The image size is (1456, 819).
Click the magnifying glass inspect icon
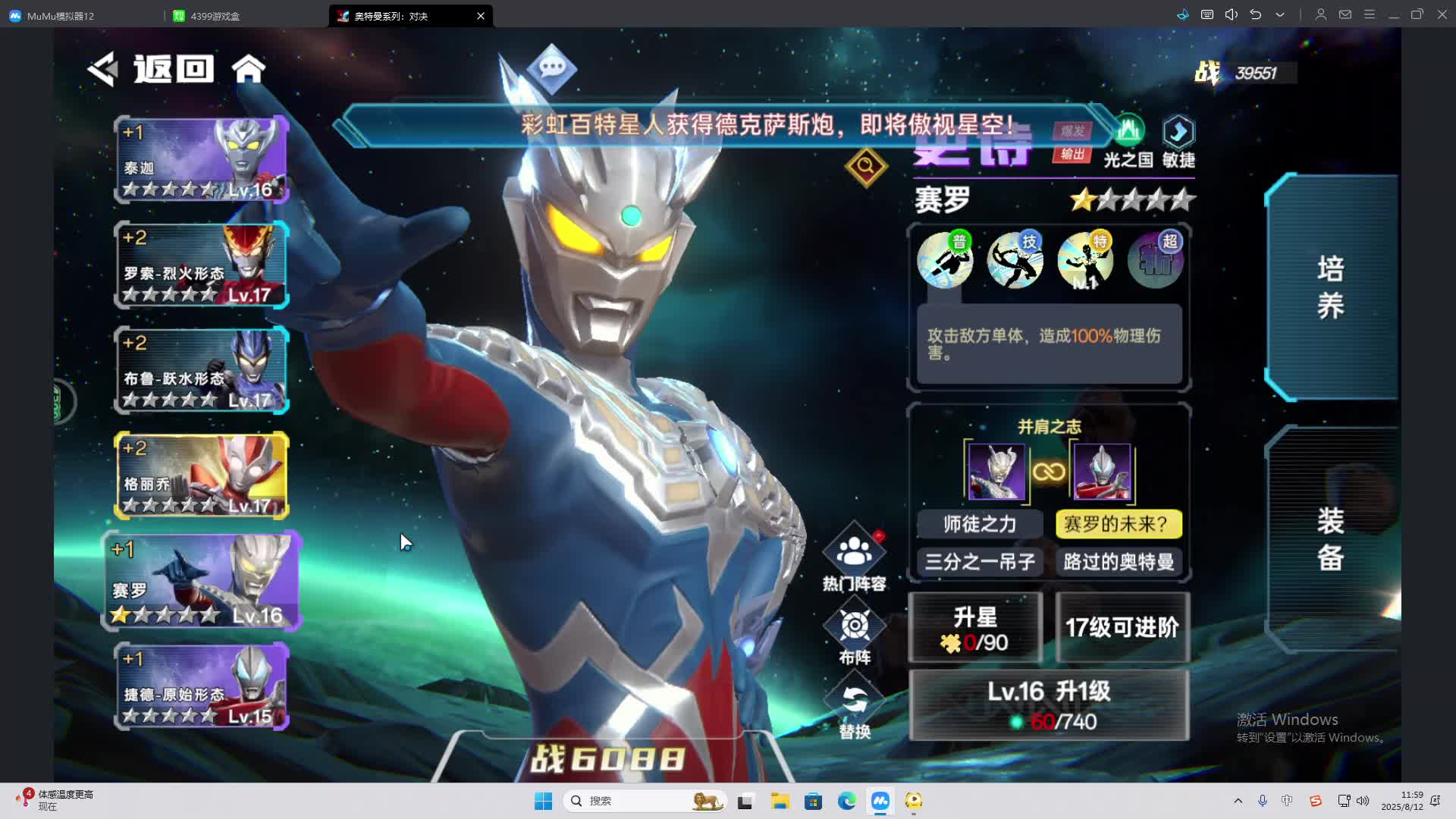click(866, 166)
